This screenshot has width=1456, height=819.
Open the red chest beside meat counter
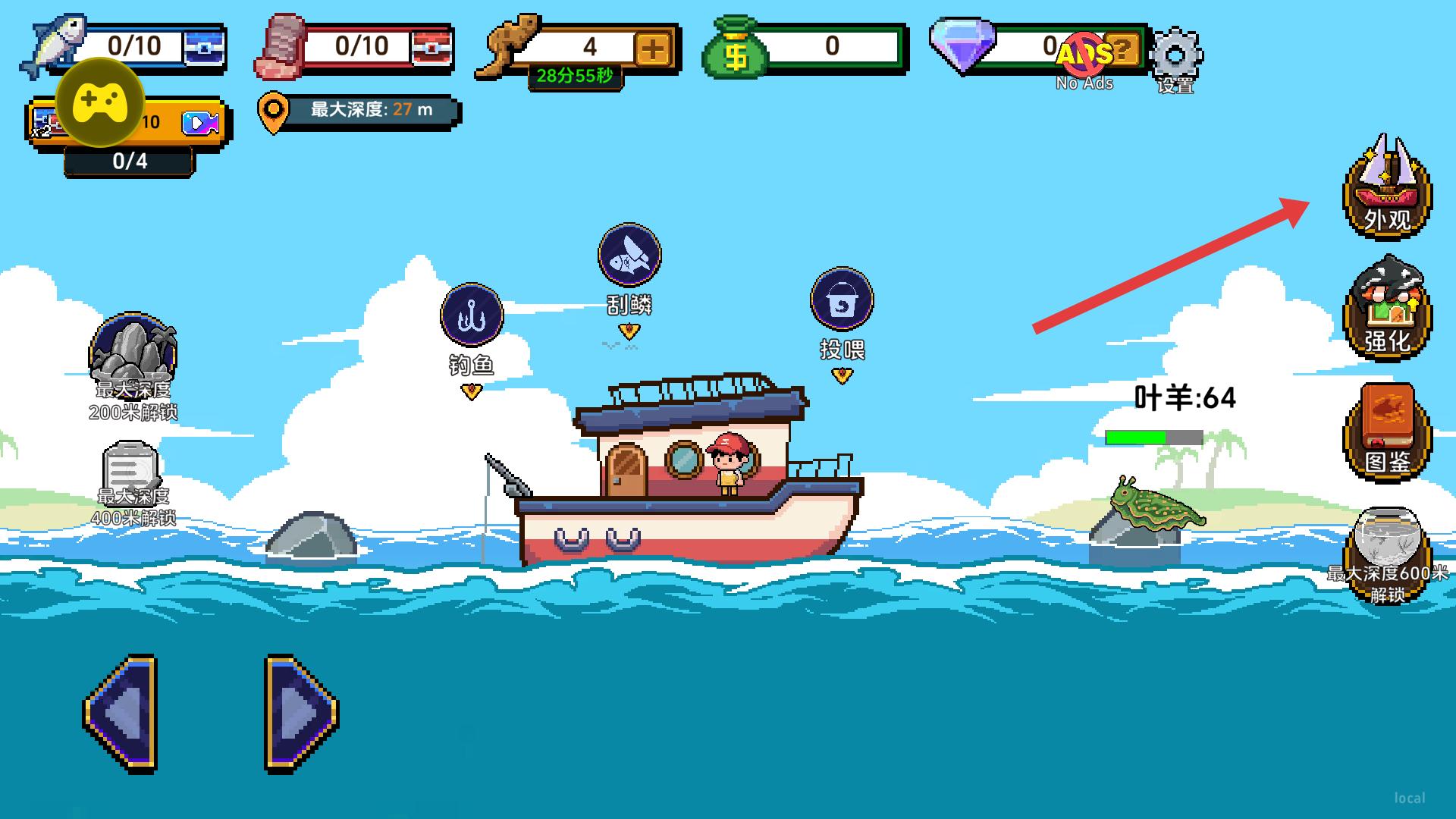[431, 48]
